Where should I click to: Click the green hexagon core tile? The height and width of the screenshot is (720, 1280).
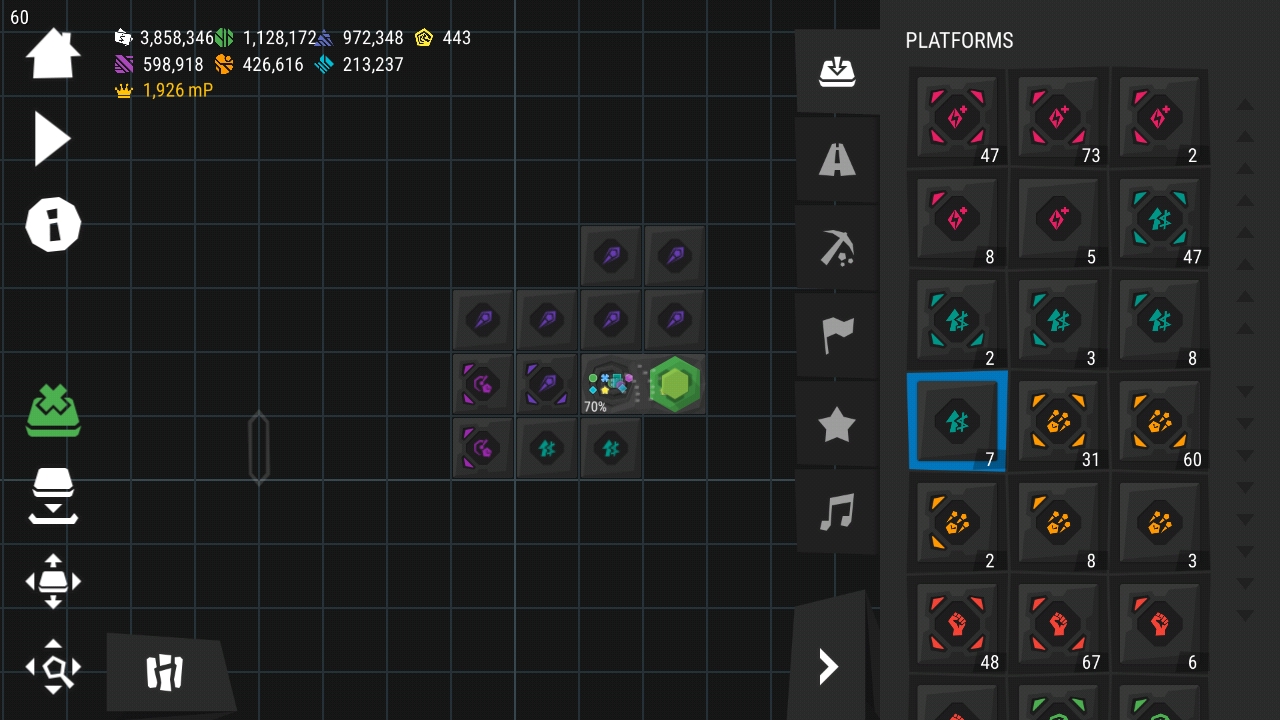click(x=675, y=384)
